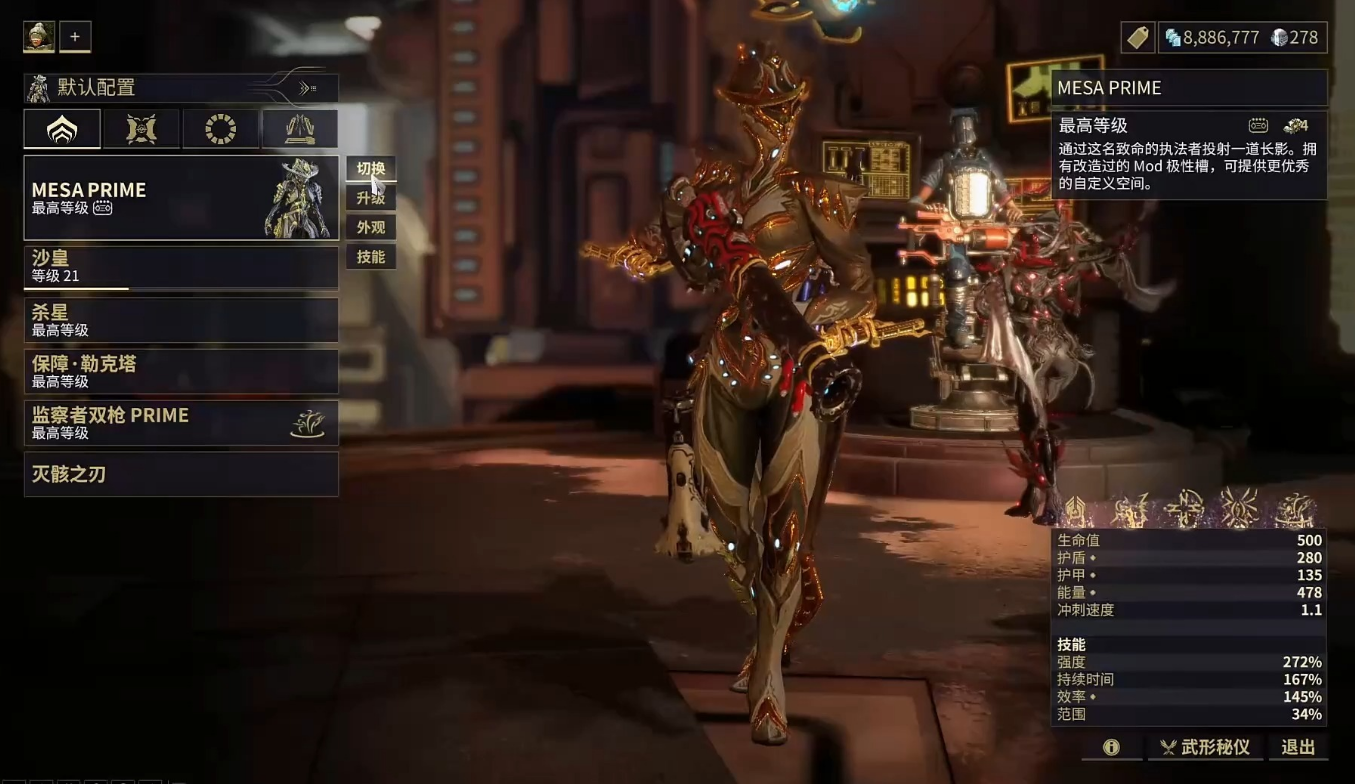The width and height of the screenshot is (1355, 784).
Task: Select the 技能 abilities button
Action: point(371,257)
